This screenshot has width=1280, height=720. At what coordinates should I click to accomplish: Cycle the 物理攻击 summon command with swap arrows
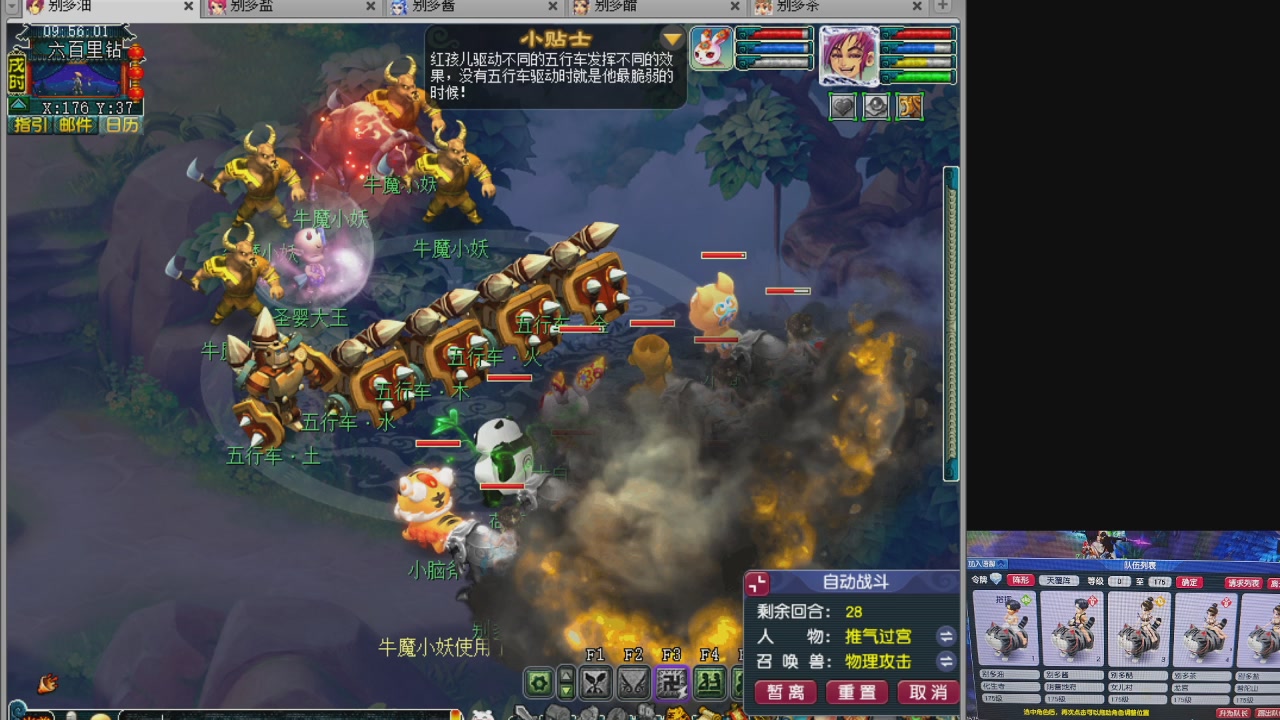pos(945,662)
